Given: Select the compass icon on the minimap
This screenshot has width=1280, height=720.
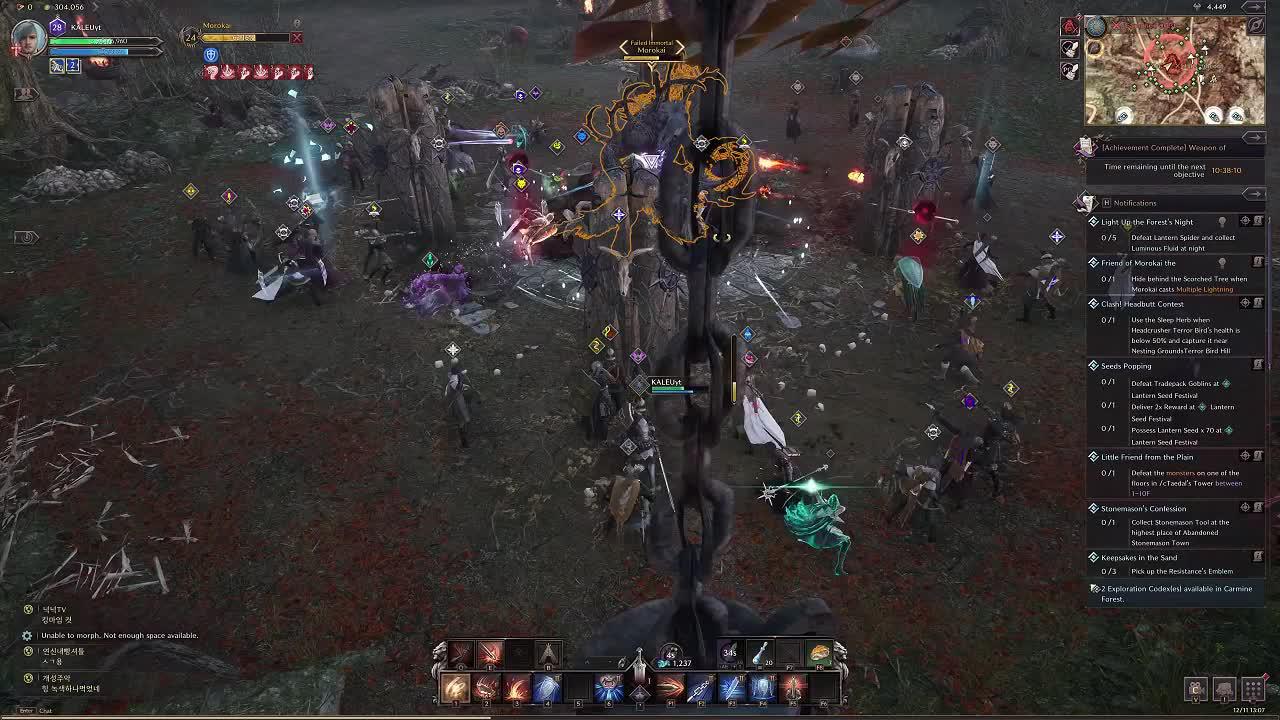Looking at the screenshot, I should coord(1255,26).
